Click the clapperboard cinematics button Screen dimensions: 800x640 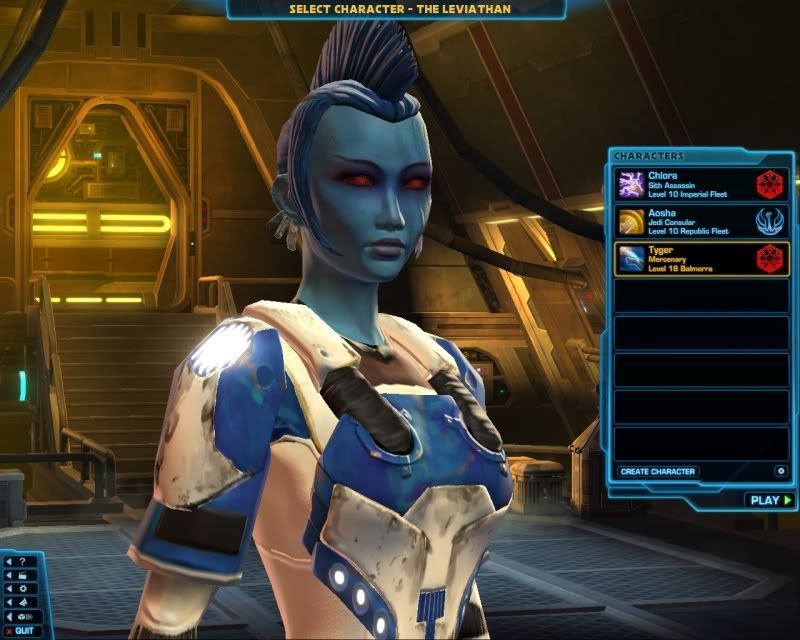click(x=21, y=575)
